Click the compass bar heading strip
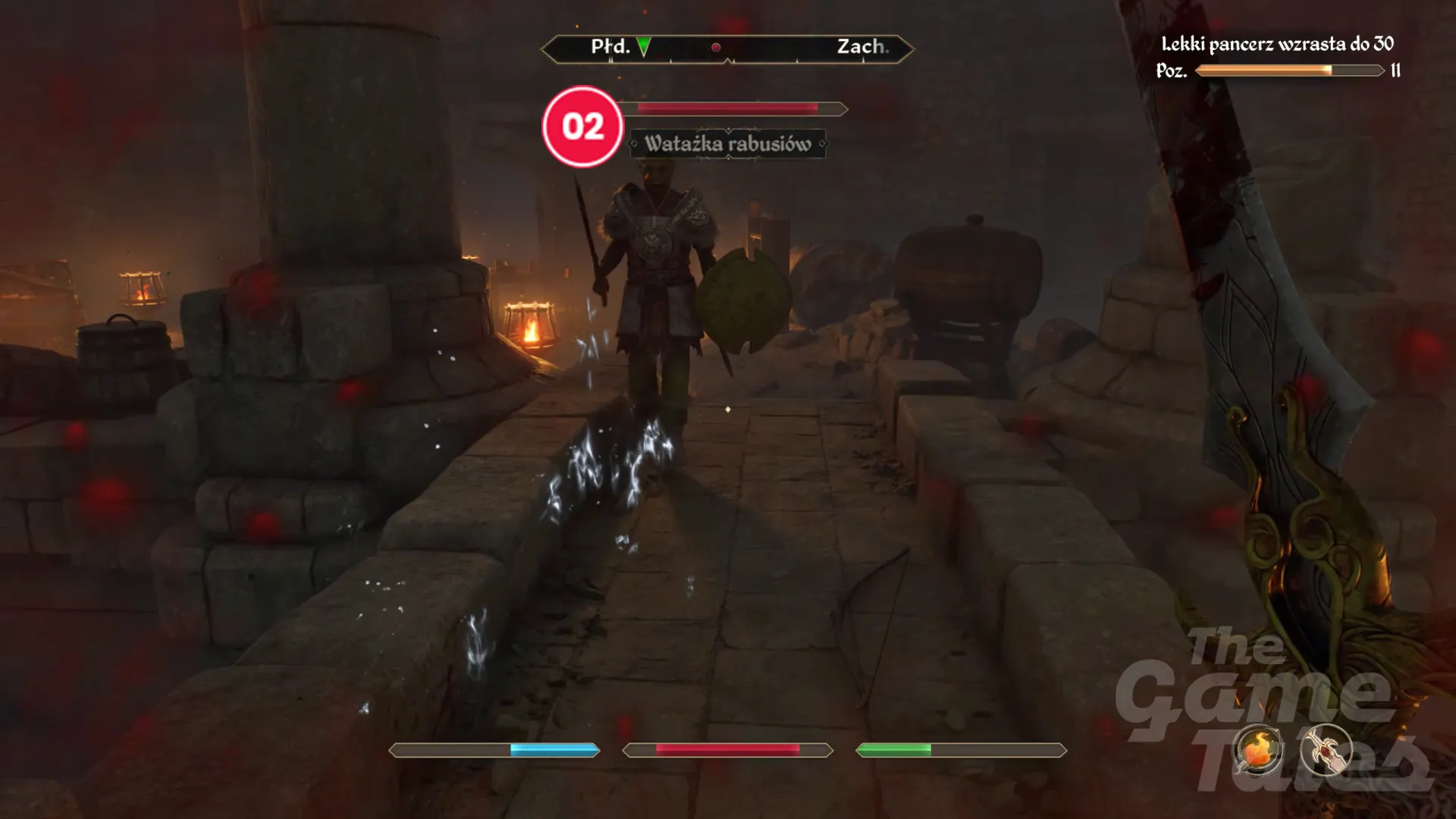The width and height of the screenshot is (1456, 819). [x=727, y=49]
